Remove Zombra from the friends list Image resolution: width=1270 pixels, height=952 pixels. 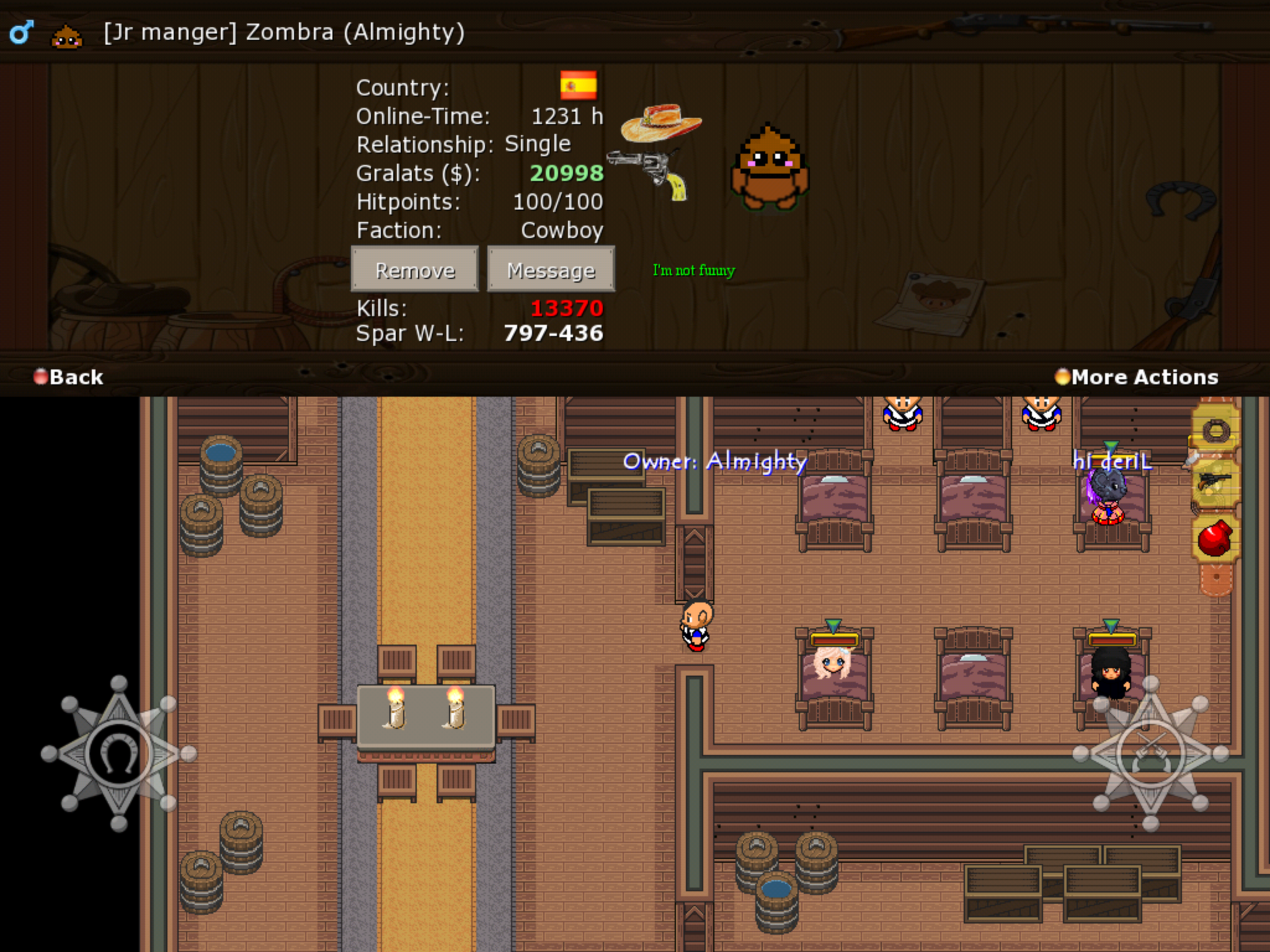click(x=414, y=270)
